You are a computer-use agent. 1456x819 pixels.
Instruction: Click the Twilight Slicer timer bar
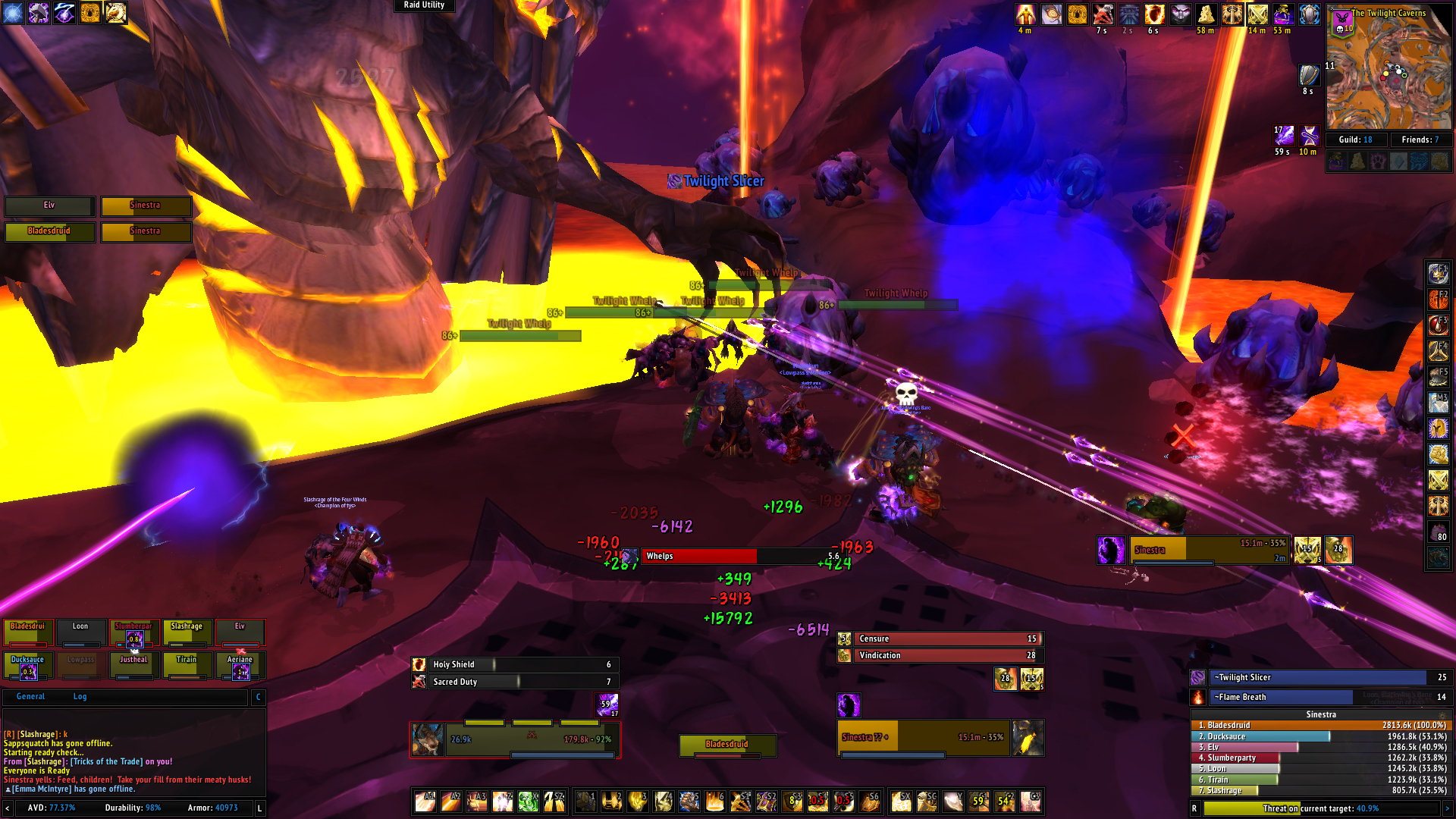coord(1319,677)
